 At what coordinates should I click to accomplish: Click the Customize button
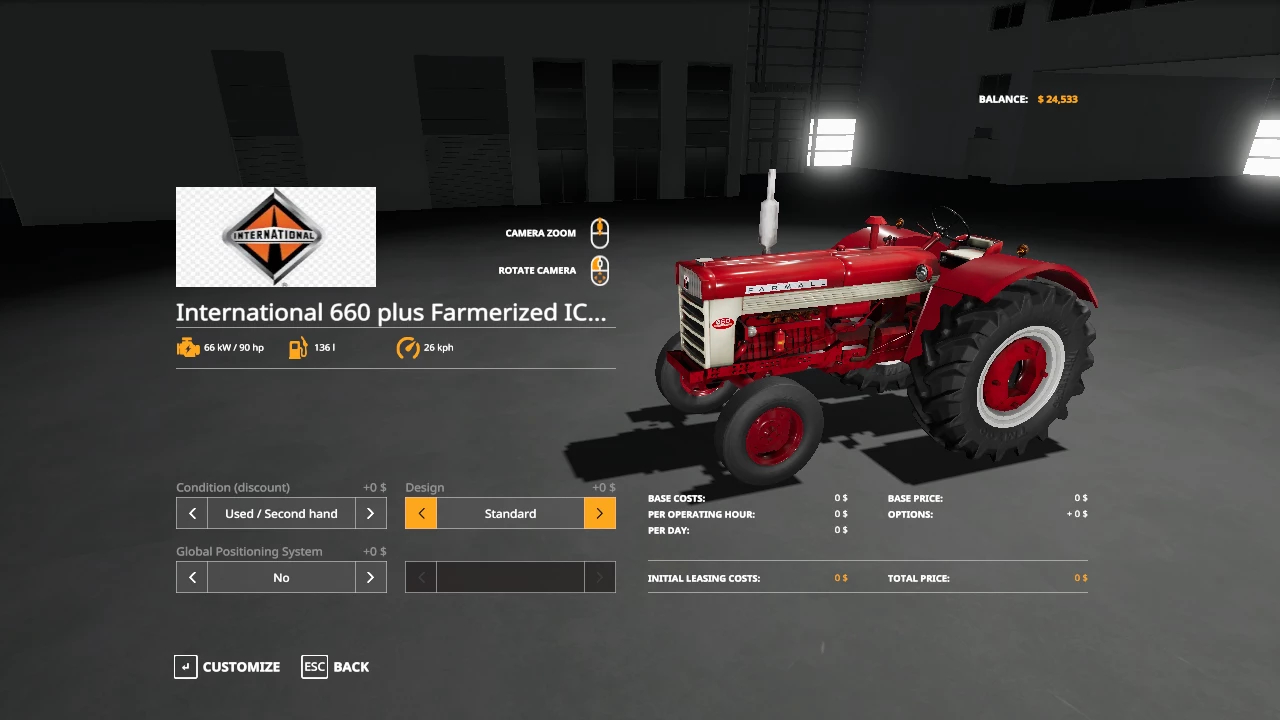pos(228,667)
